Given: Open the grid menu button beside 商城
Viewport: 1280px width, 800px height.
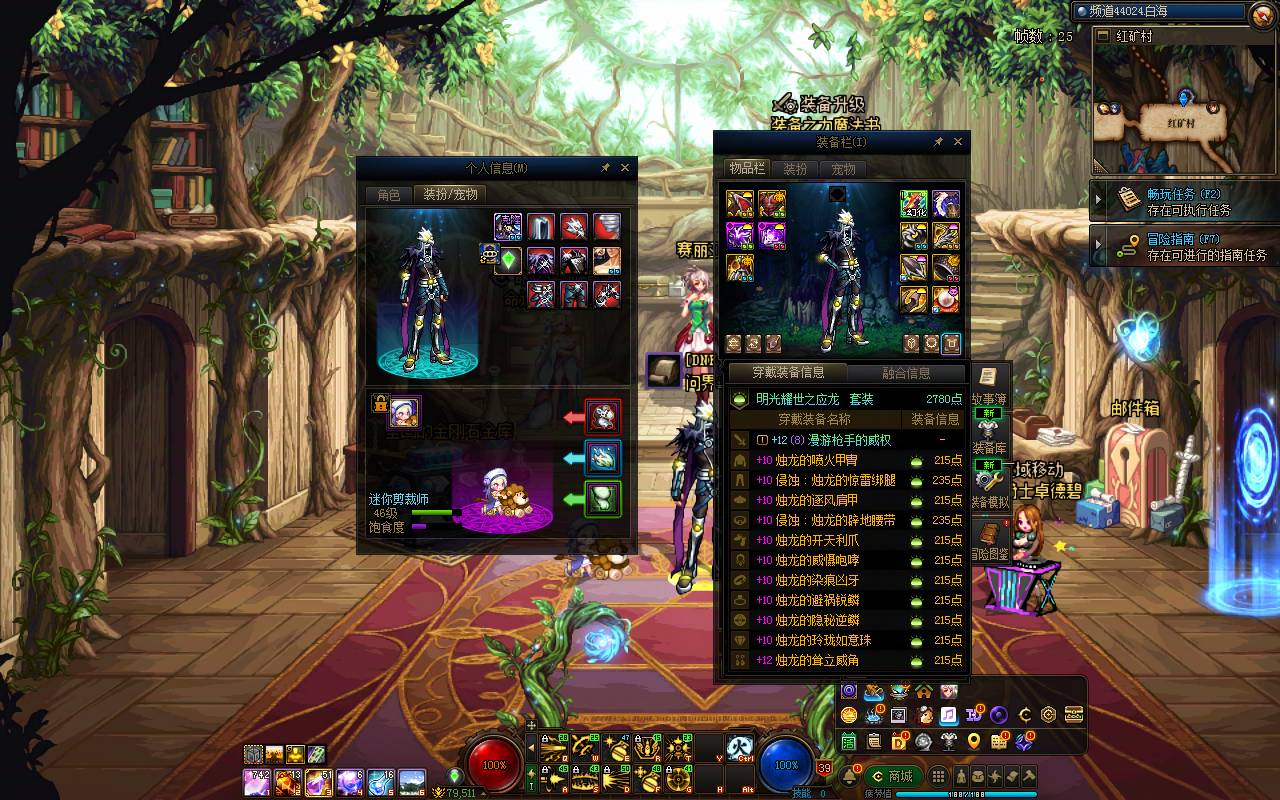Looking at the screenshot, I should (938, 776).
